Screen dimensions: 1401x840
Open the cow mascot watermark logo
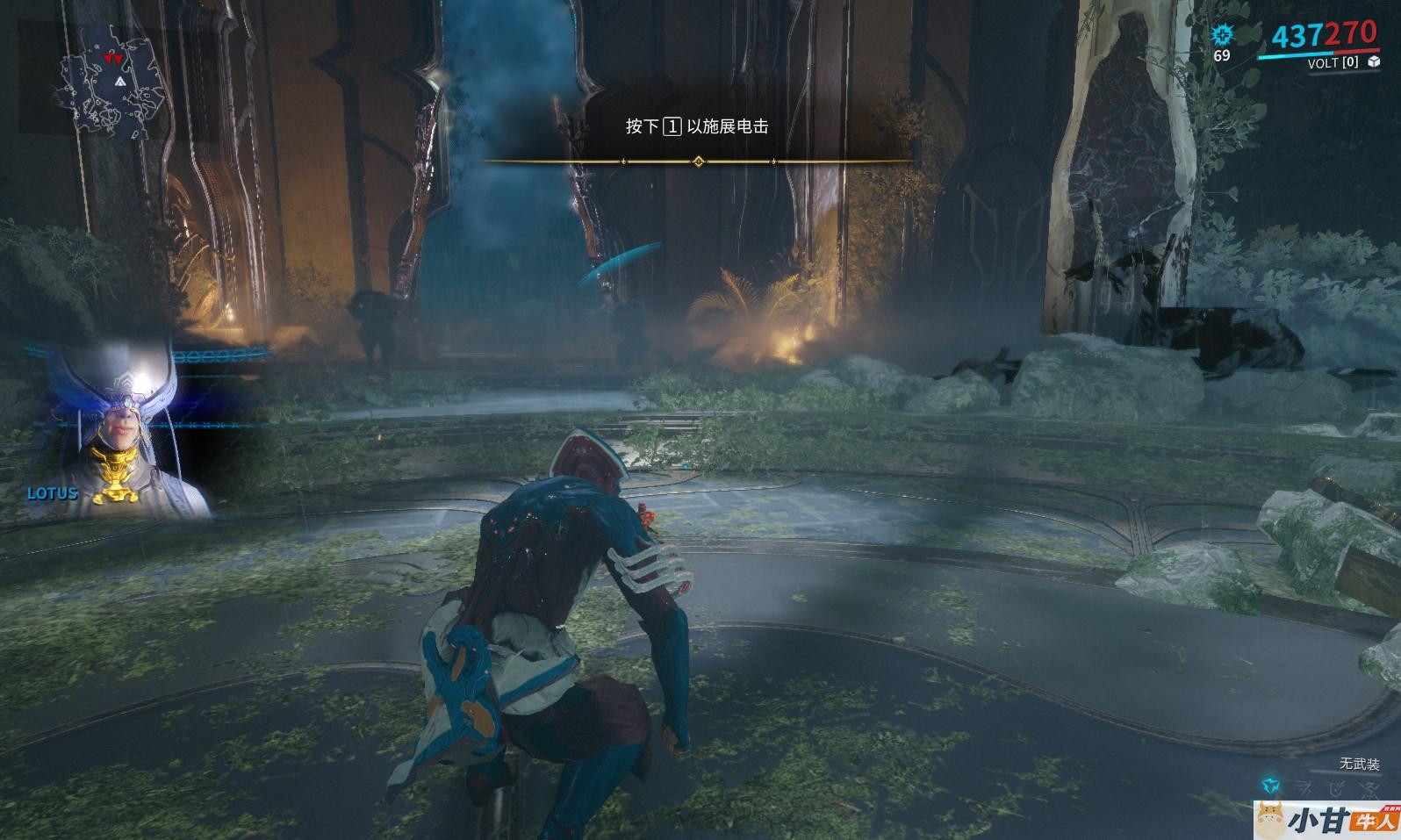(x=1269, y=820)
